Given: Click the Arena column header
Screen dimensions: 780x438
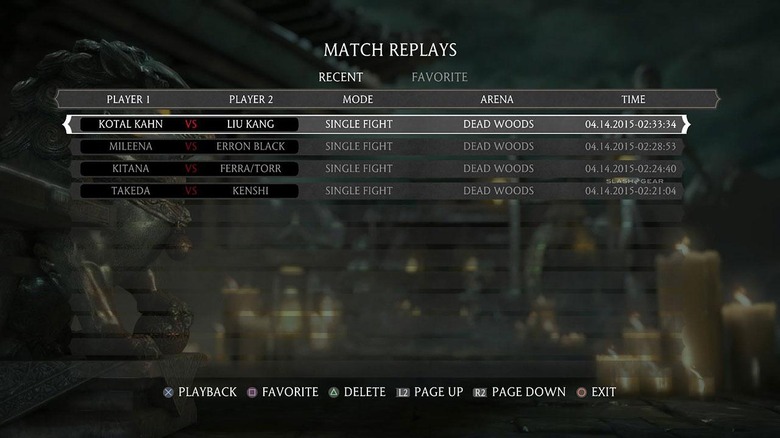Looking at the screenshot, I should point(497,100).
